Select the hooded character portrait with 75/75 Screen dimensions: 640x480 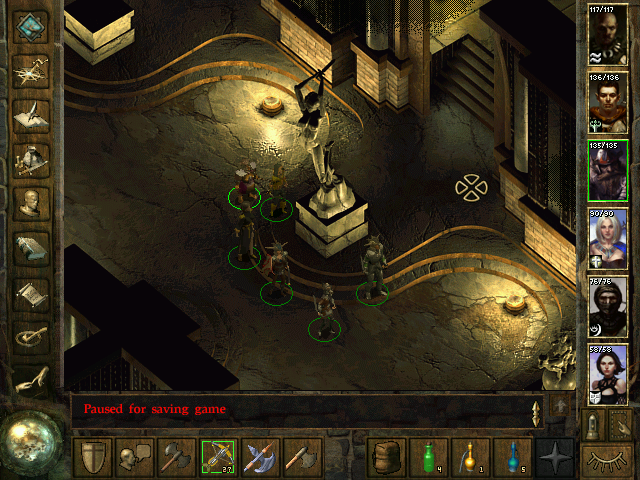[607, 306]
